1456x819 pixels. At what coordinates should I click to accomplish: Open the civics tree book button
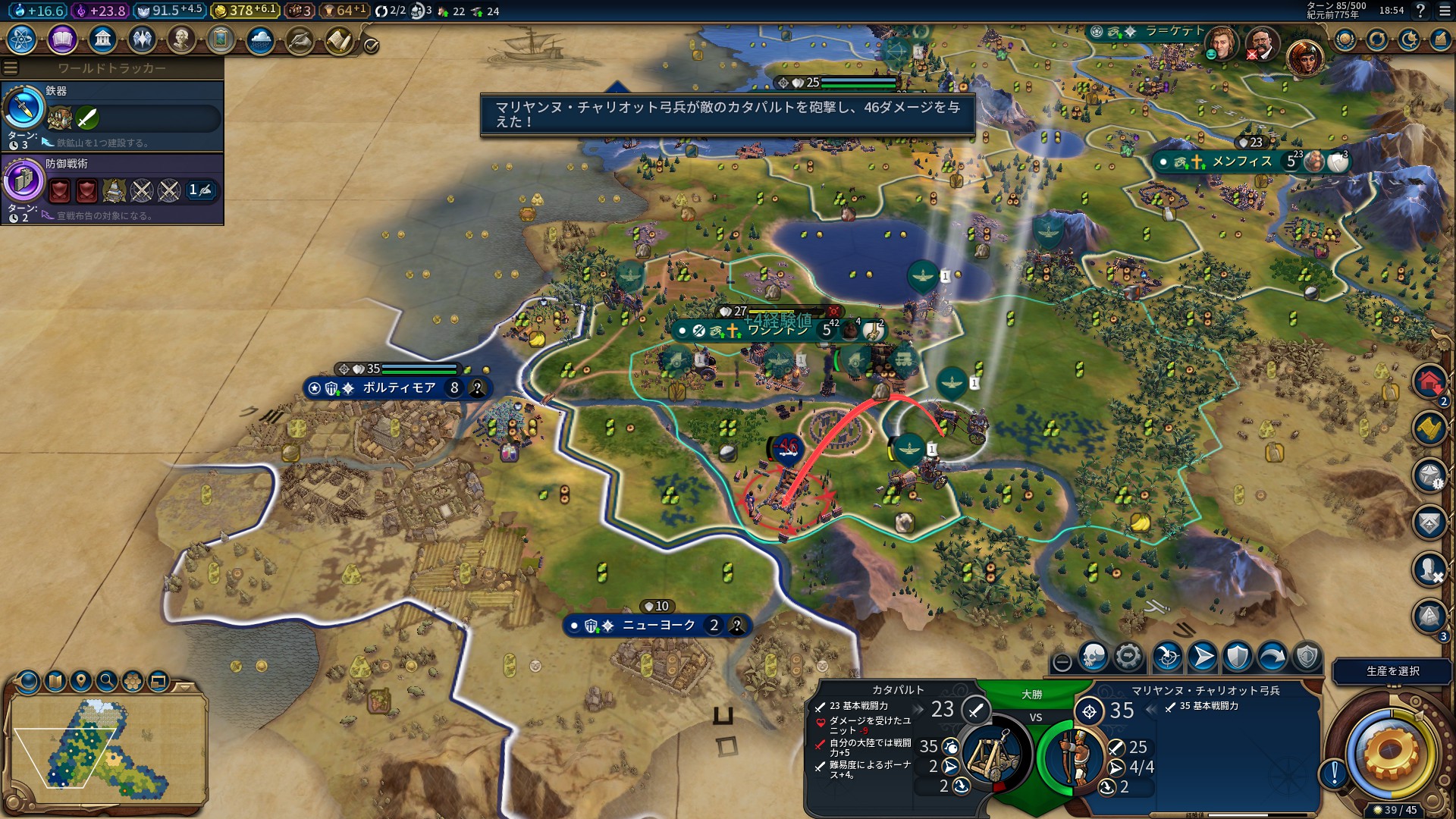tap(62, 39)
